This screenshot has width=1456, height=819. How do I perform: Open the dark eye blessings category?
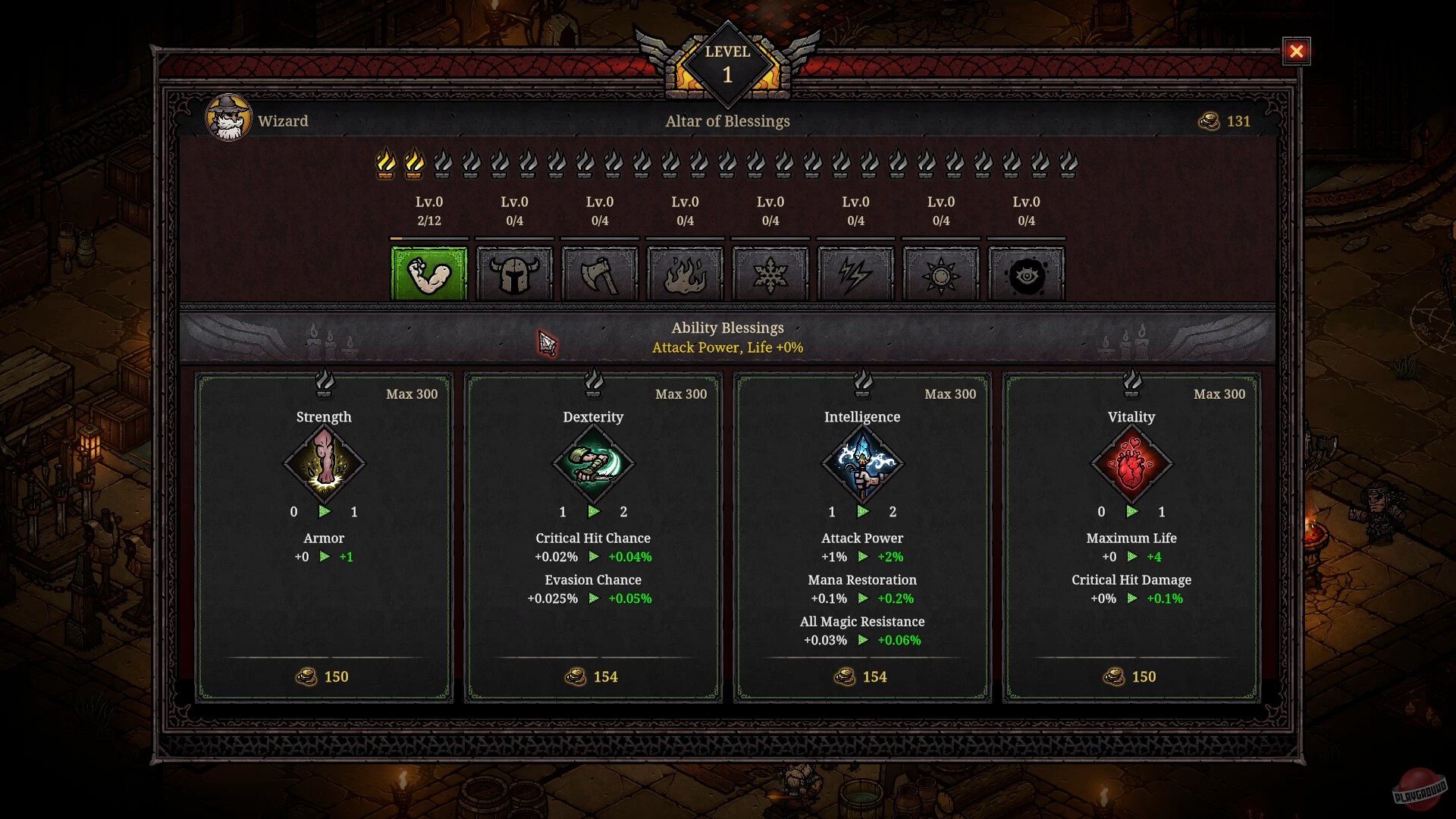(1027, 275)
